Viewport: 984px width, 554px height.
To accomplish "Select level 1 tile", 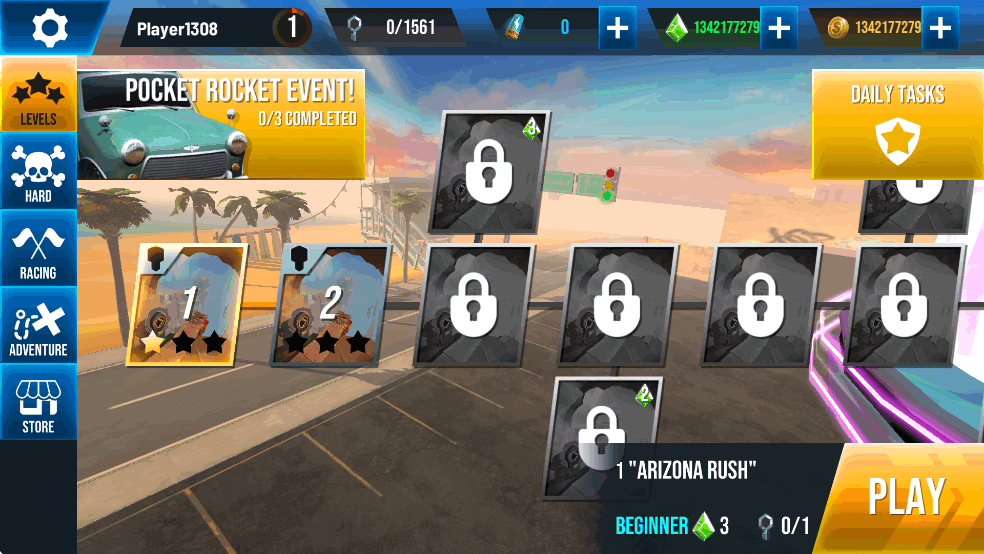I will 185,305.
